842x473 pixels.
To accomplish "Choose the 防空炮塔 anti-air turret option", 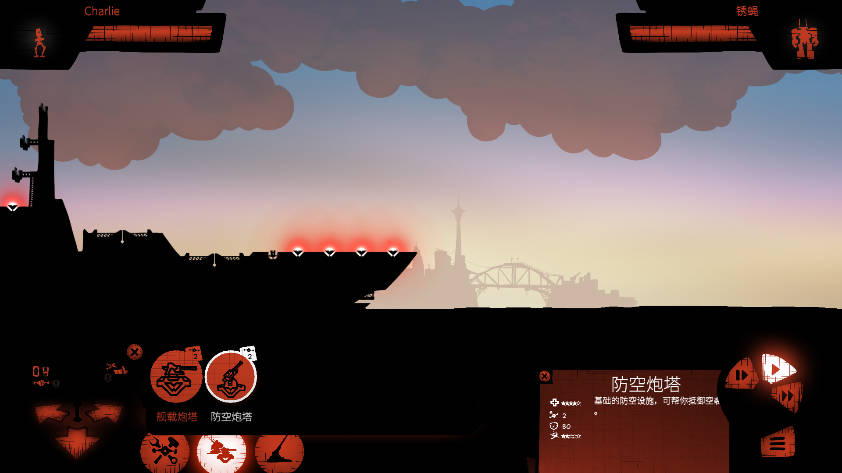I will (x=231, y=377).
